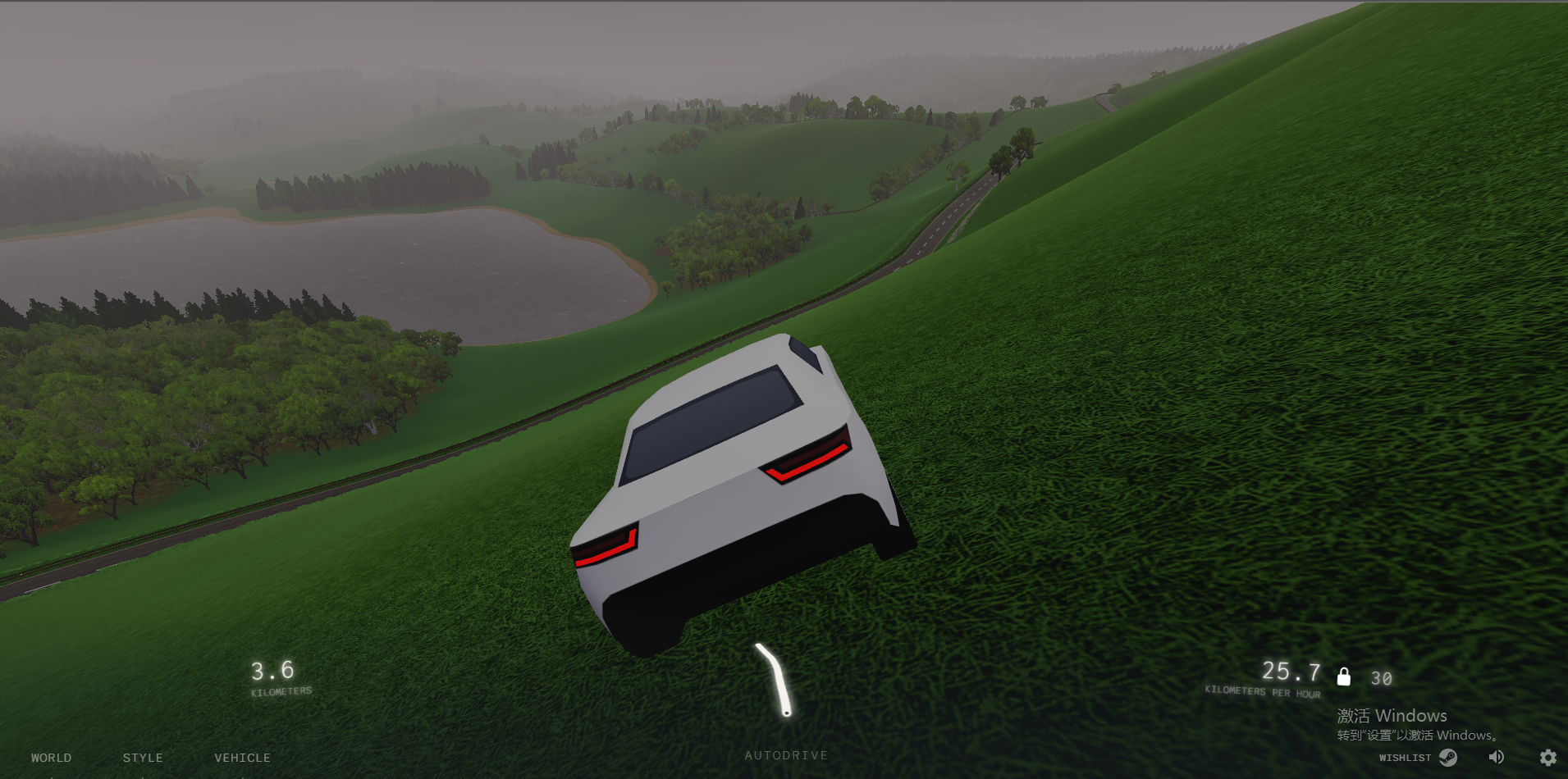Toggle game sound using the volume icon
This screenshot has width=1568, height=779.
(x=1495, y=757)
